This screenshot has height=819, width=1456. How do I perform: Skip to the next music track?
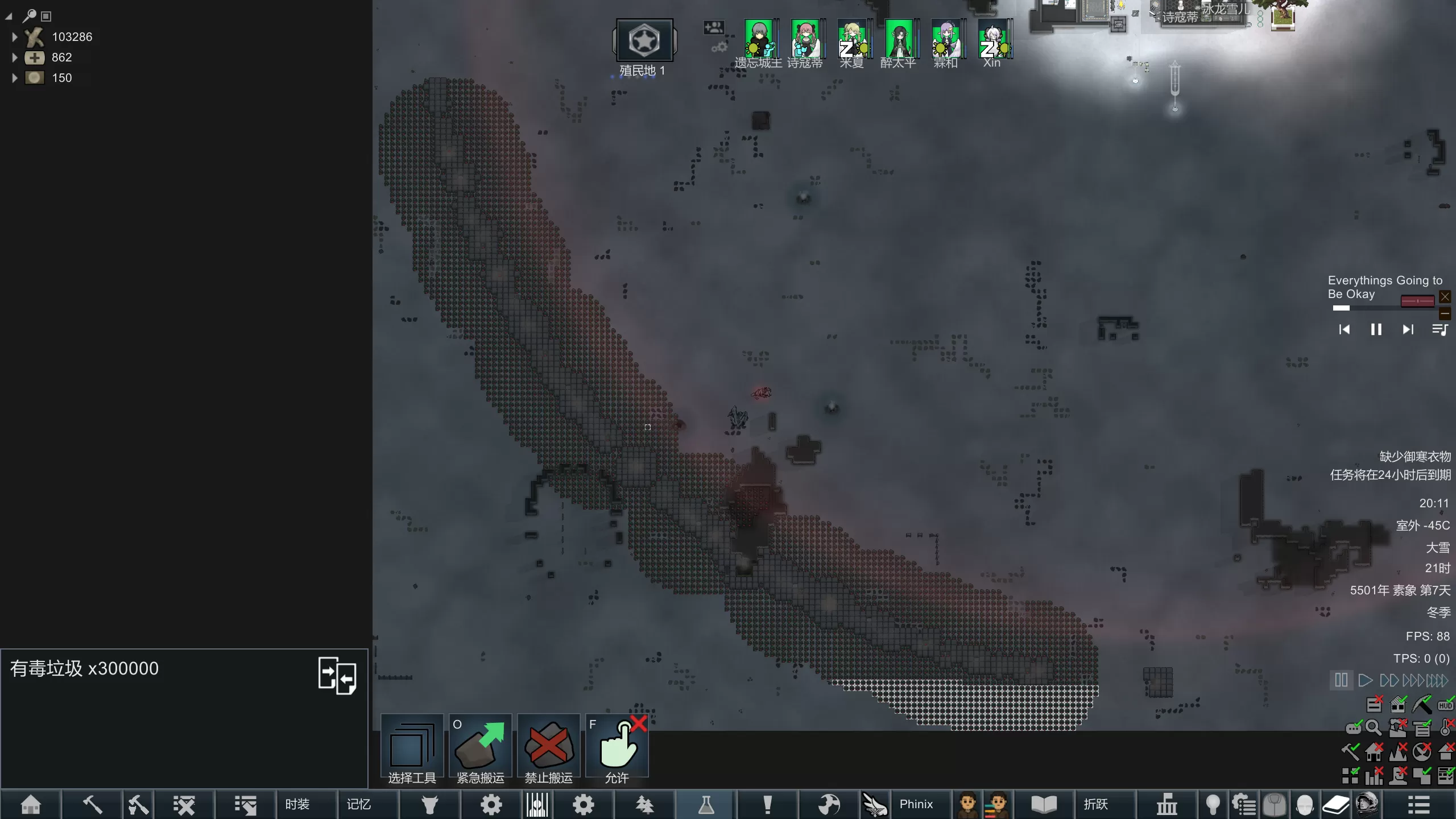(1408, 329)
